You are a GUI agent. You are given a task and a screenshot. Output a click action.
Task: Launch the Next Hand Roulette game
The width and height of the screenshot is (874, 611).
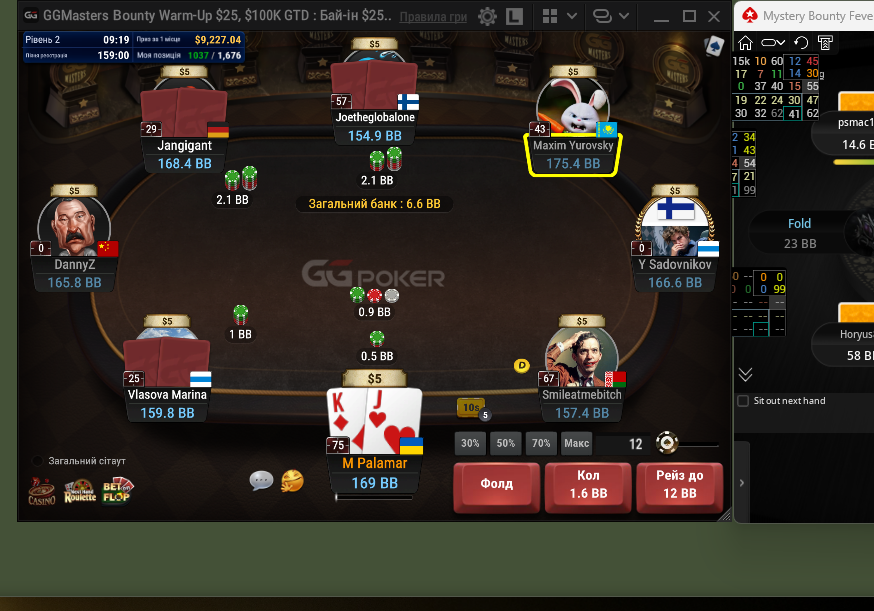(x=79, y=490)
